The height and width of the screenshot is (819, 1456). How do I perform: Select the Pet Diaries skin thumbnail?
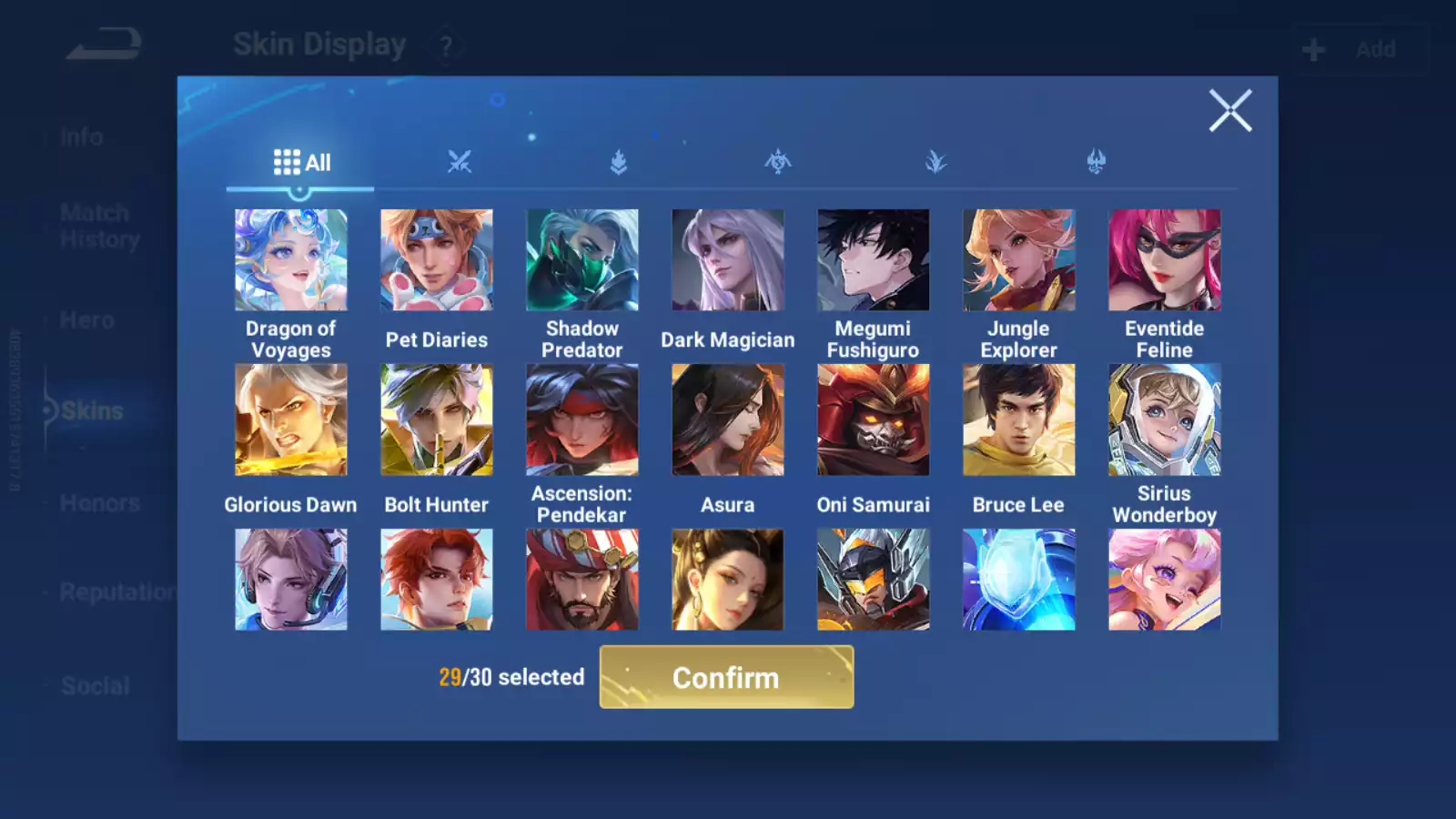[436, 259]
